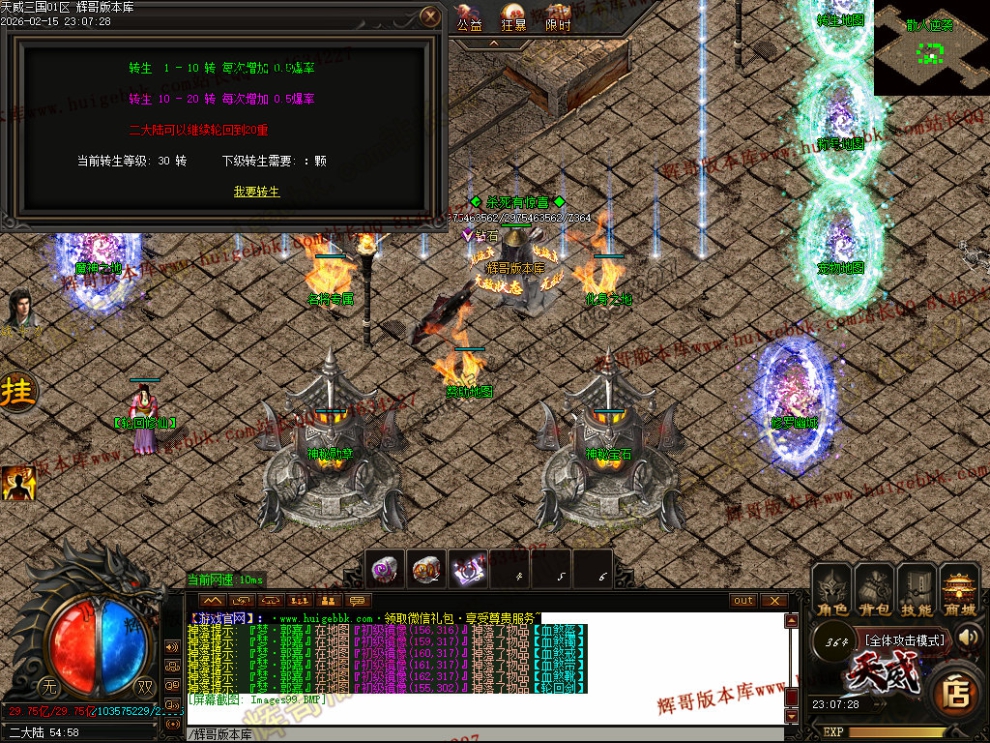Toggle the sound speaker button
This screenshot has height=743, width=990.
[968, 638]
